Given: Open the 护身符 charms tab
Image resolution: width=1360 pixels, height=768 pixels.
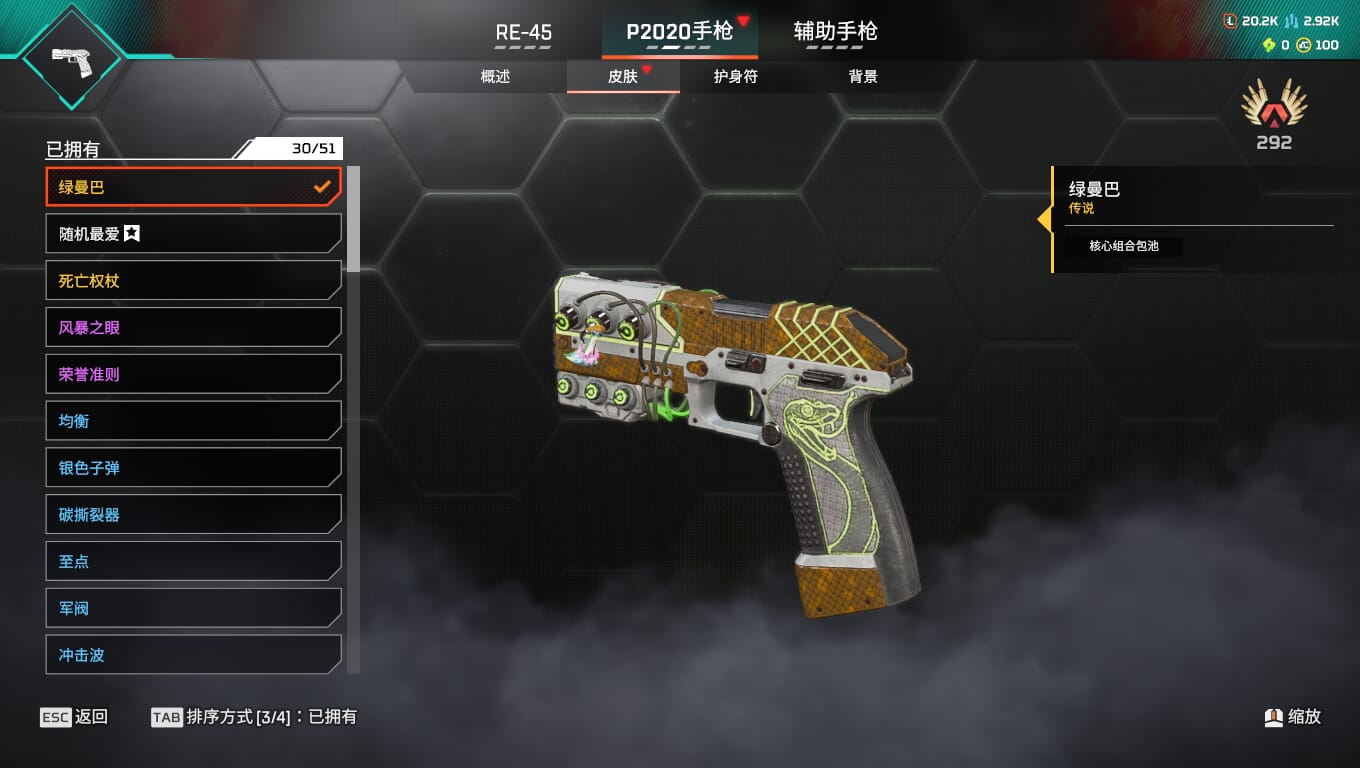Looking at the screenshot, I should [735, 77].
